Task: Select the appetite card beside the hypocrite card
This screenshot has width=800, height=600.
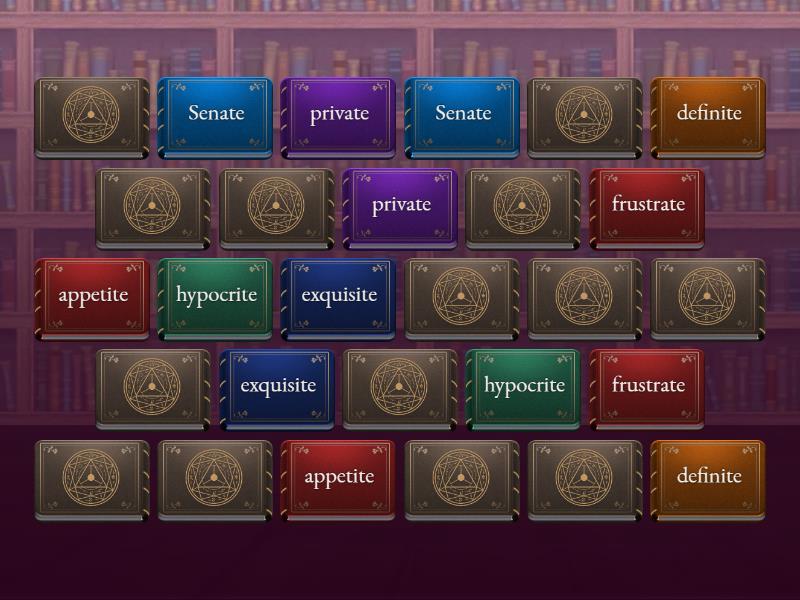Action: coord(92,295)
